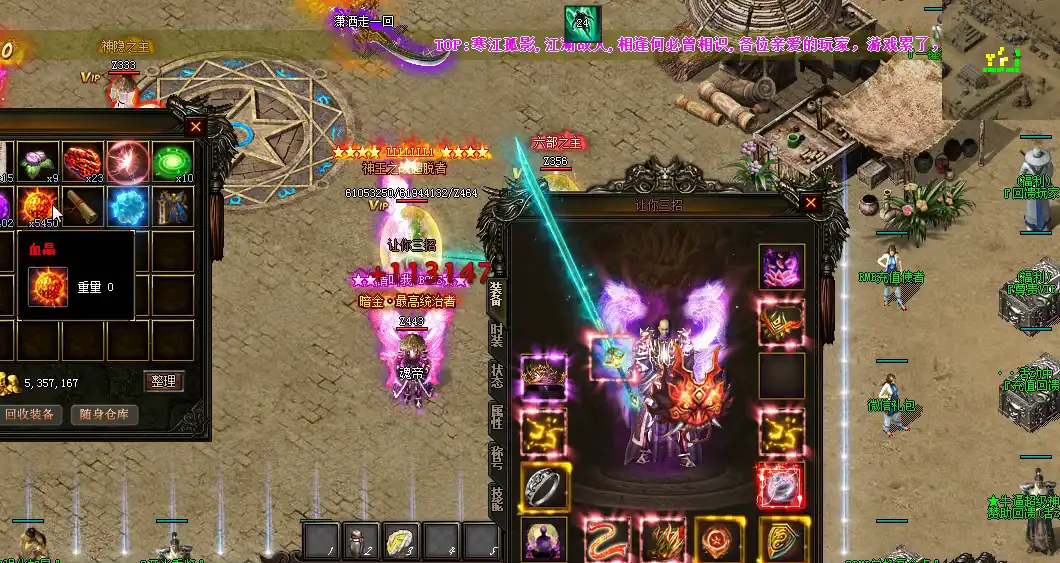Screen dimensions: 1060x563
Task: Switch to the 属性 attributes tab
Action: pyautogui.click(x=497, y=417)
